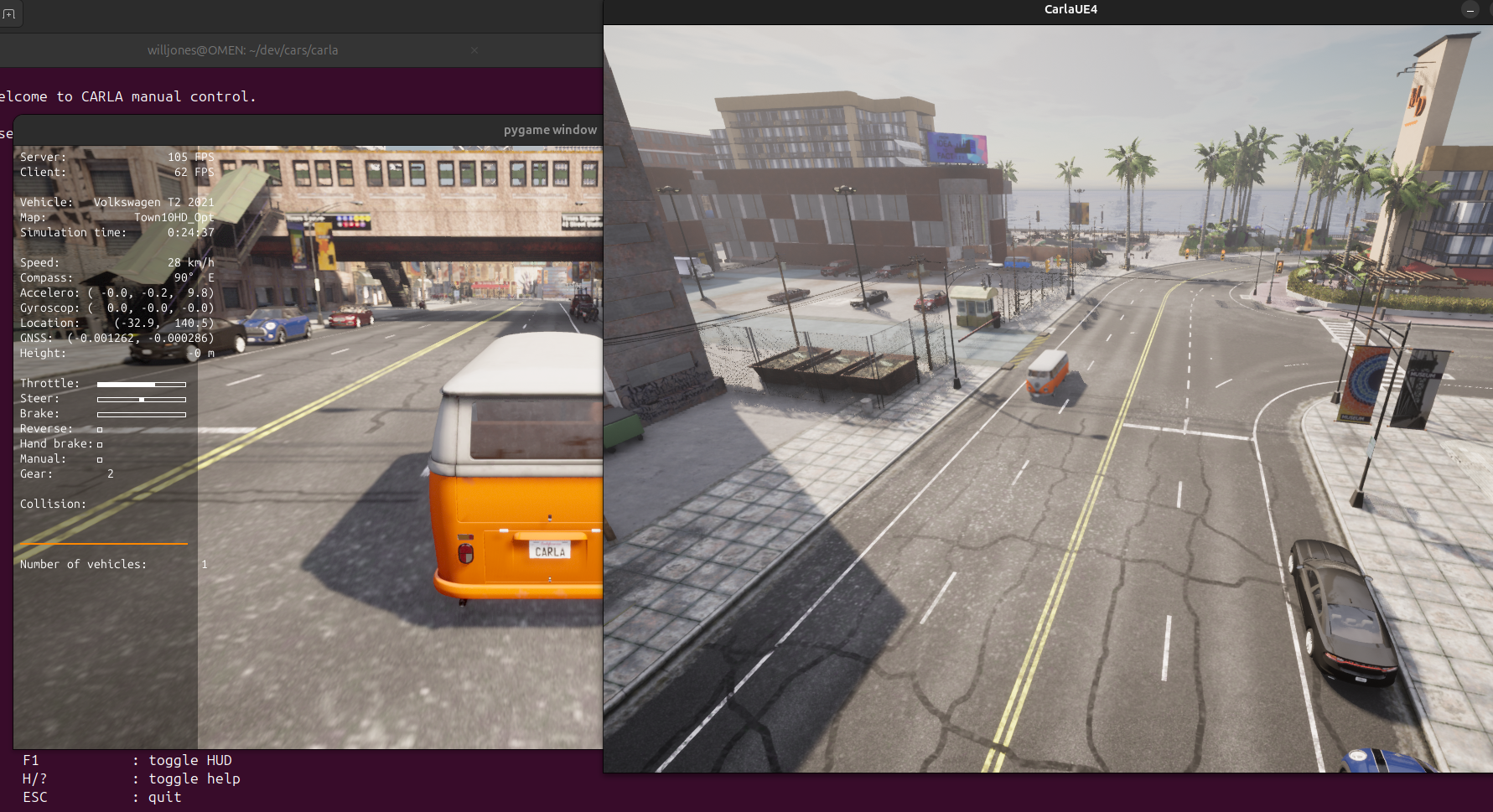Close the willjones@OMEN terminal tab
The height and width of the screenshot is (812, 1493).
(474, 50)
